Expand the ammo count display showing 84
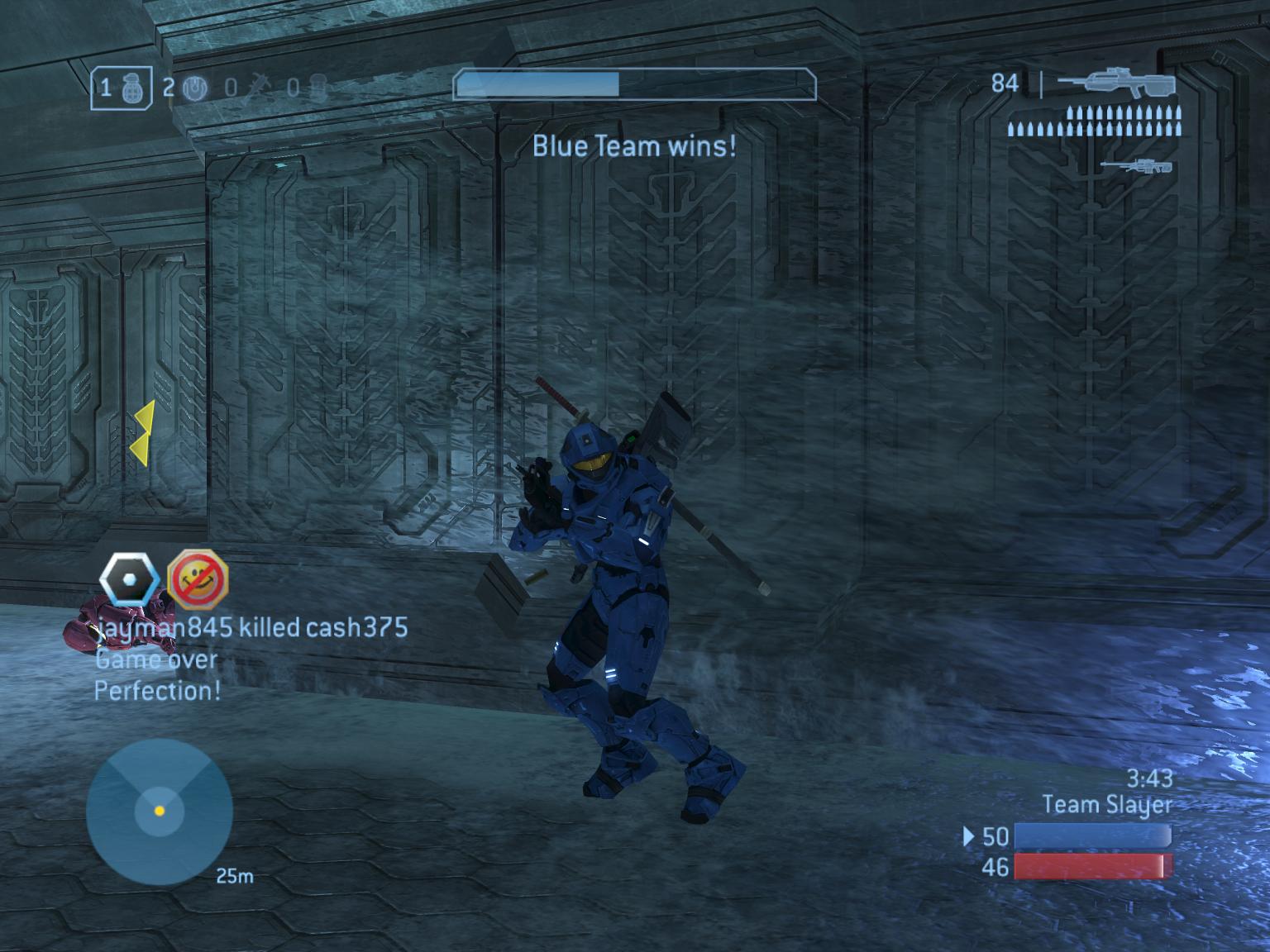Image resolution: width=1270 pixels, height=952 pixels. coord(1005,81)
